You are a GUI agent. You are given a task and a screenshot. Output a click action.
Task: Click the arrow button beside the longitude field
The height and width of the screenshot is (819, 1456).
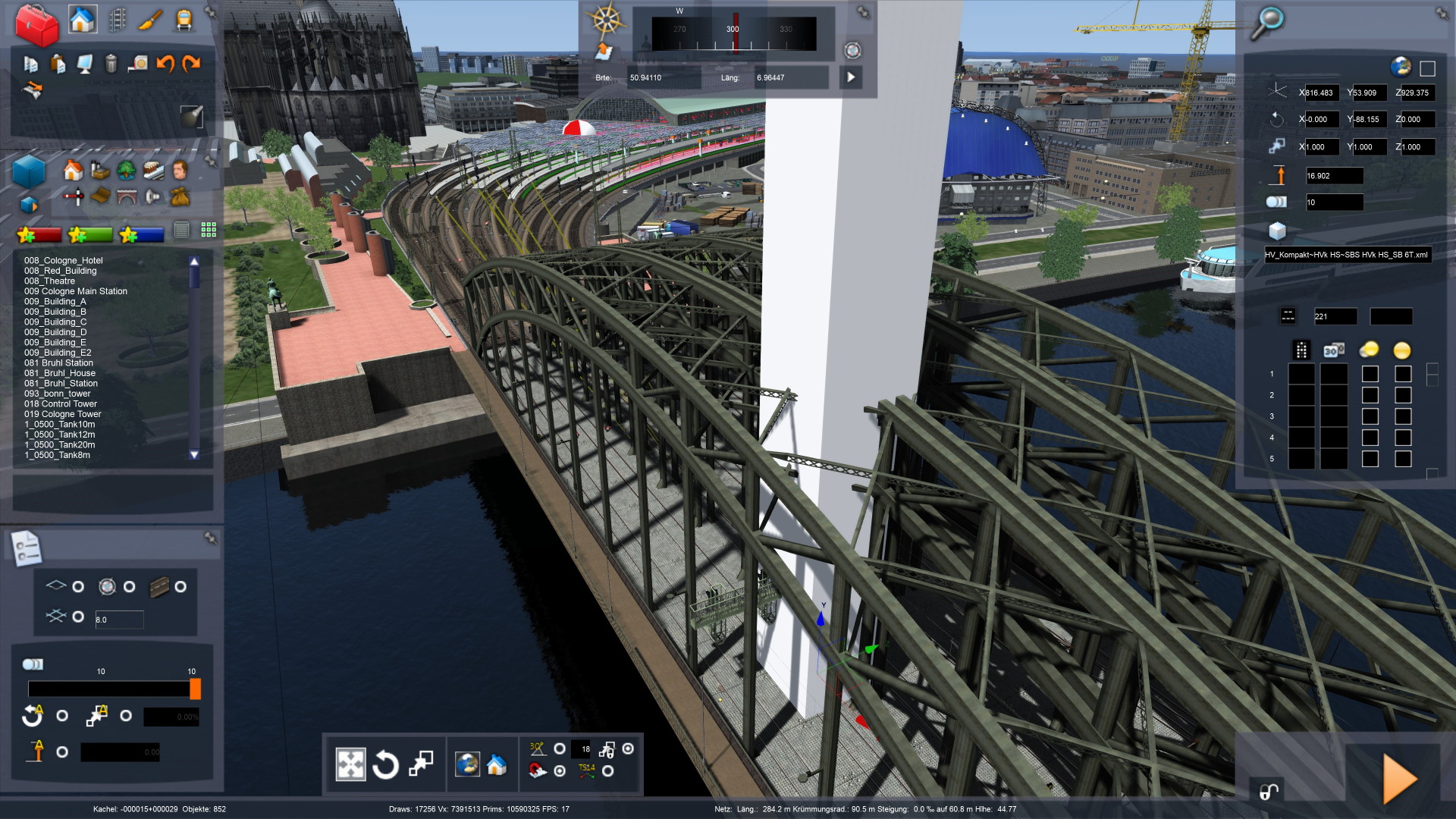click(851, 77)
